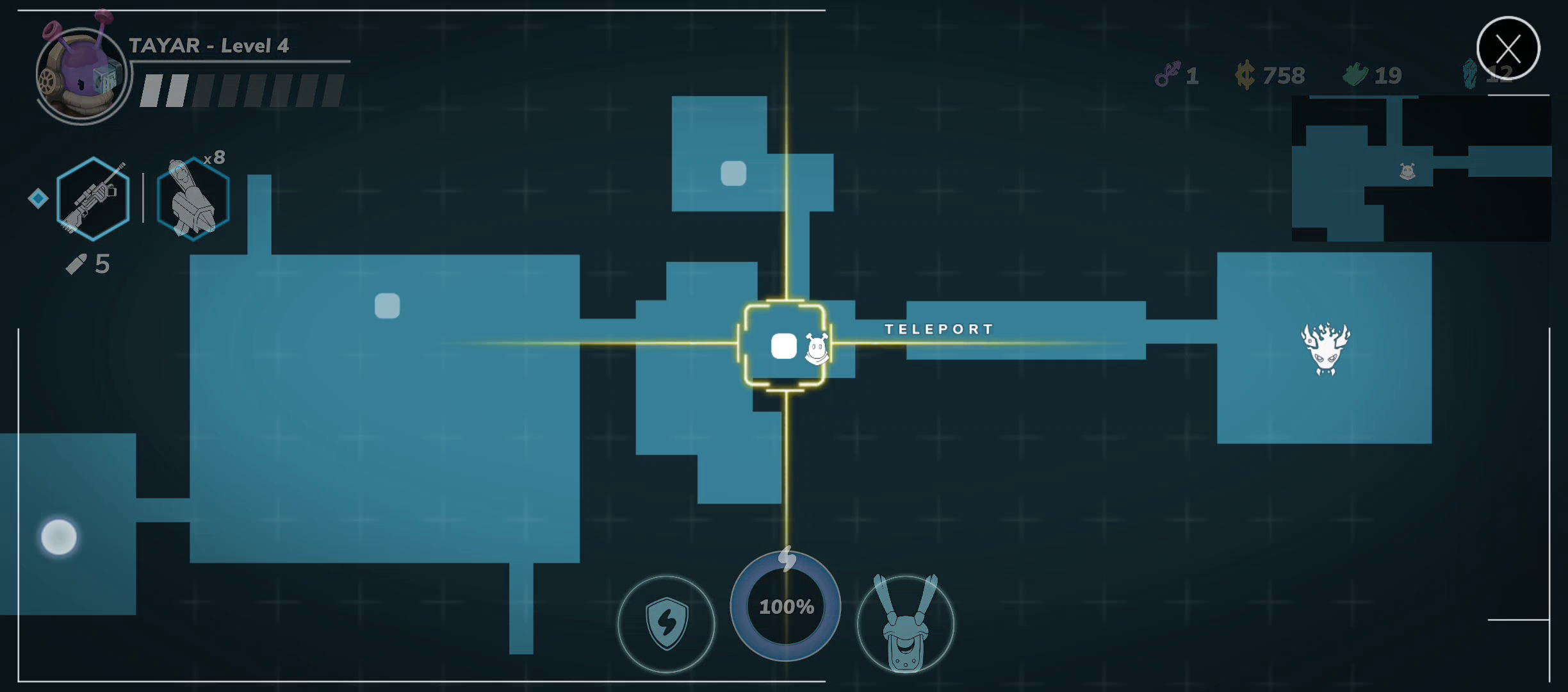1568x692 pixels.
Task: Tap the player robot head marker on map
Action: click(x=817, y=349)
